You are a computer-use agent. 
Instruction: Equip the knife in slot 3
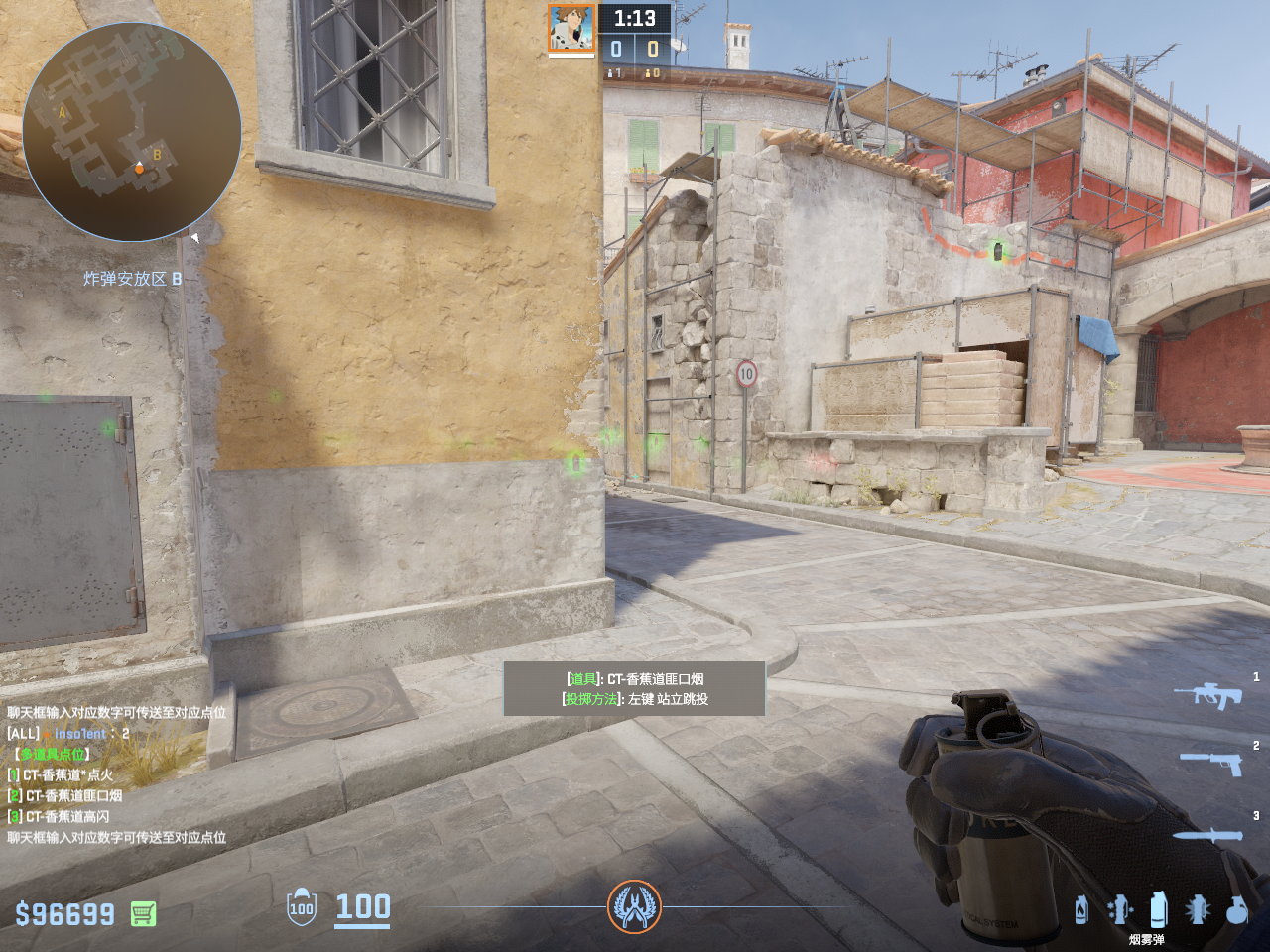click(x=1207, y=836)
